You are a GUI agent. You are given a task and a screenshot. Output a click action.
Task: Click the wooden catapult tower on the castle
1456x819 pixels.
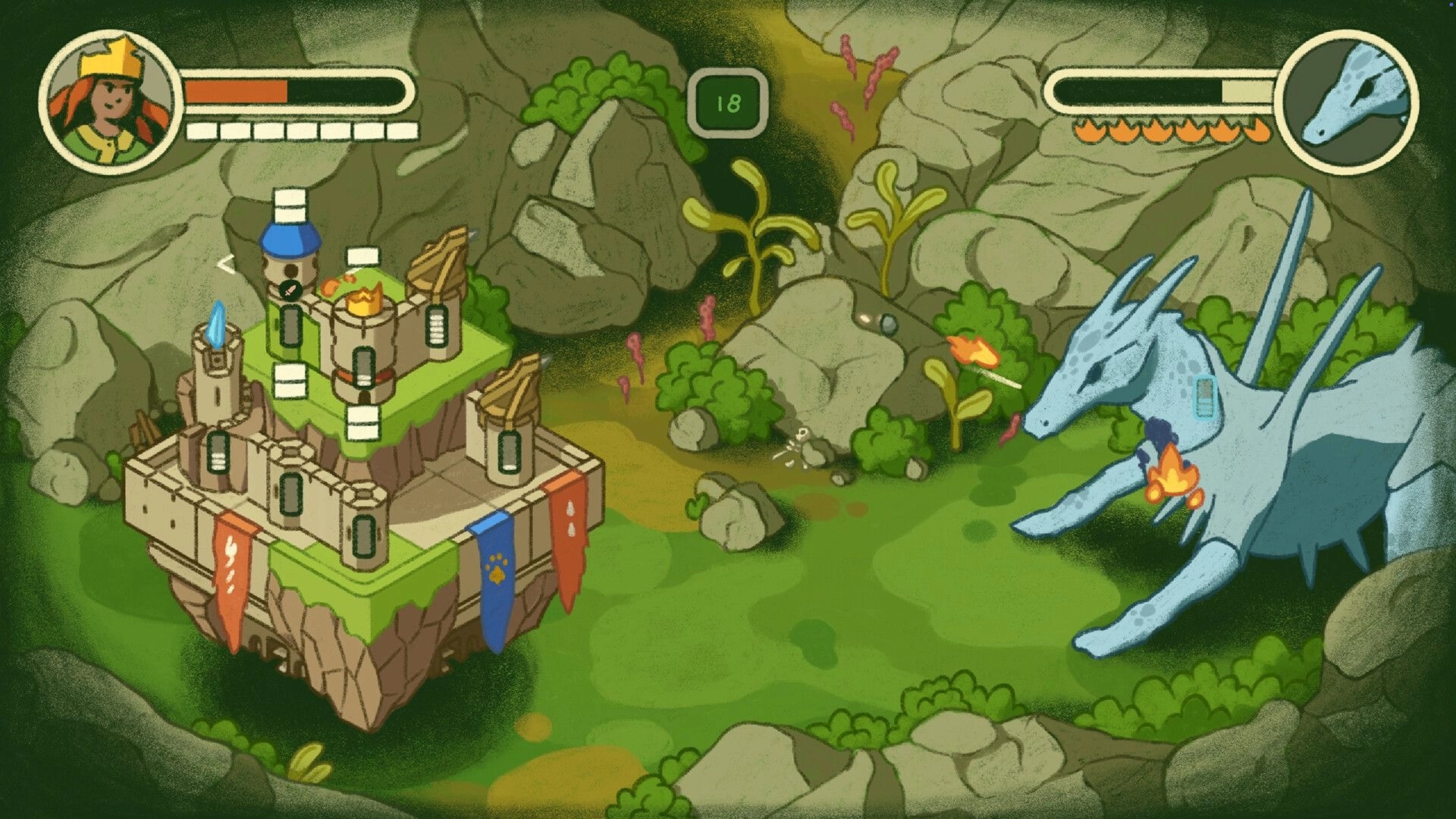point(440,262)
